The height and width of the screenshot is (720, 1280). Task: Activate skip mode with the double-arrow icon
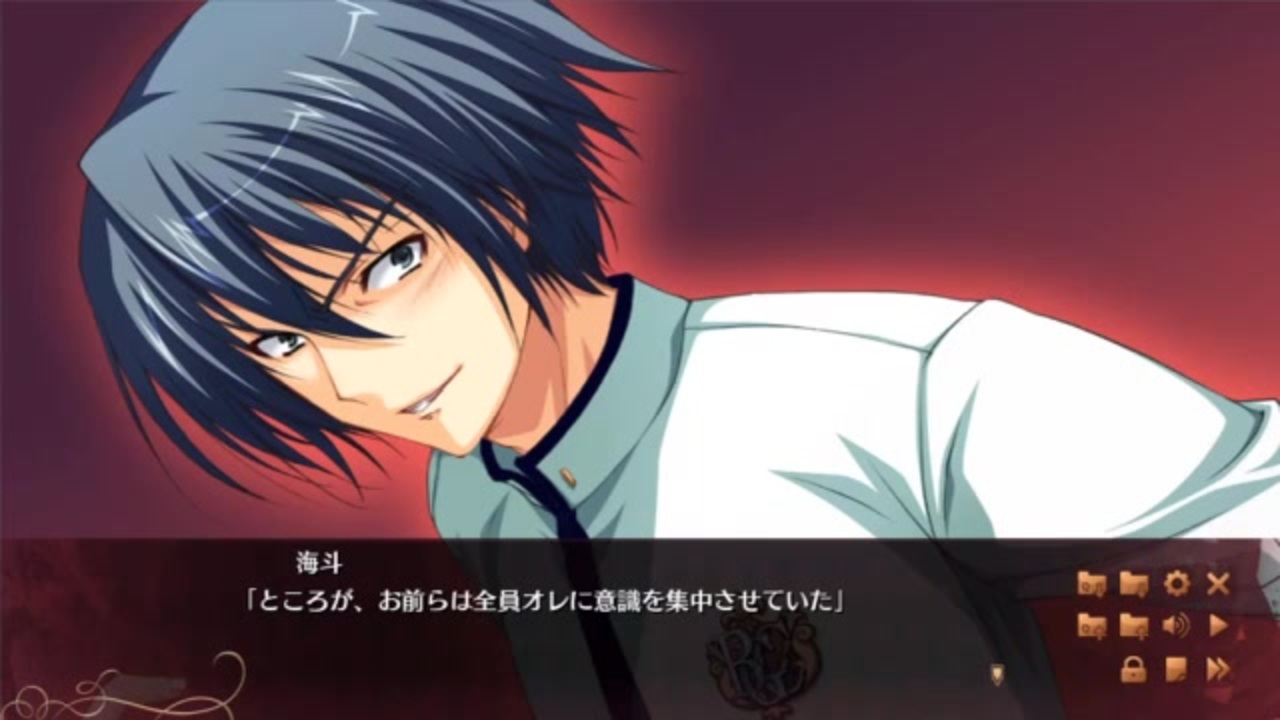coord(1218,666)
